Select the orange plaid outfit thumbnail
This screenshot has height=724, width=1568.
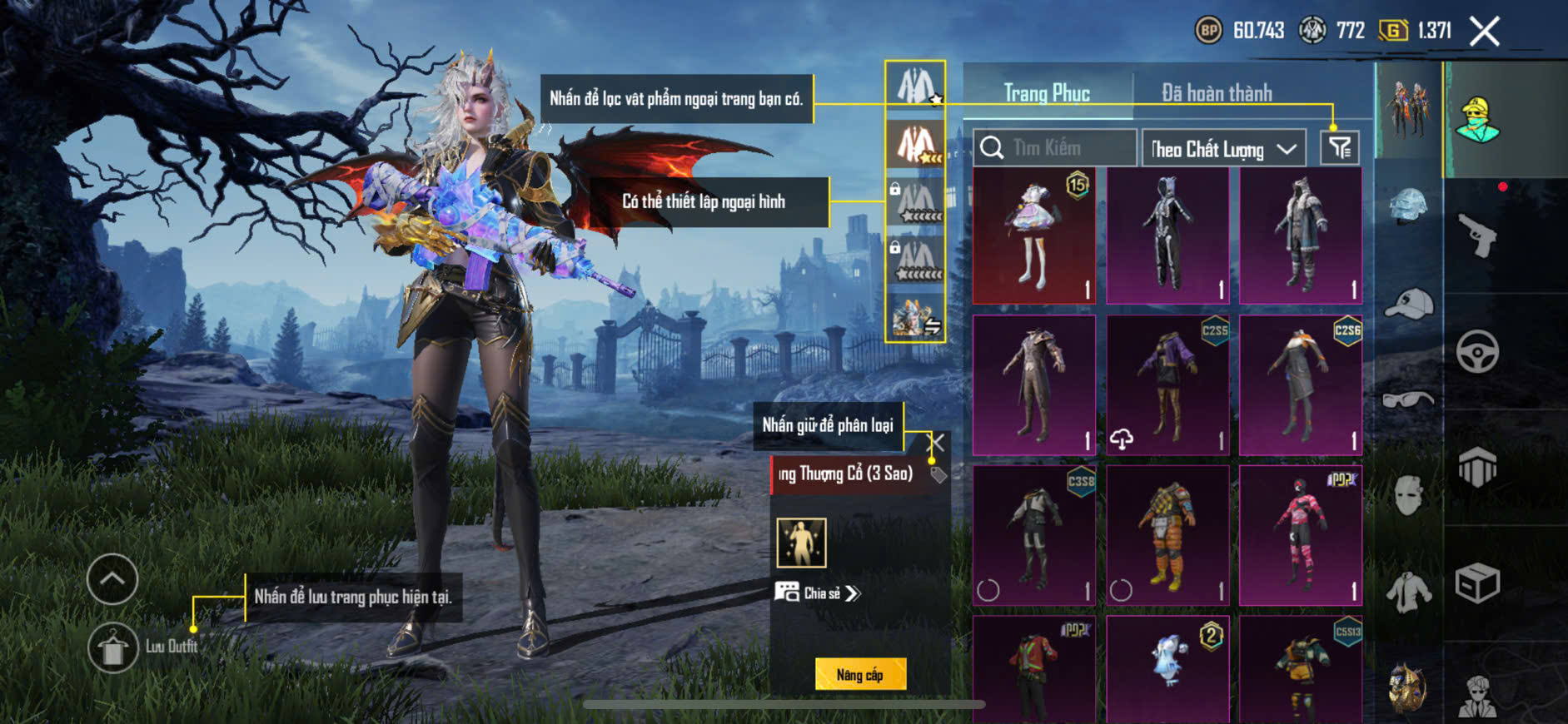1167,535
